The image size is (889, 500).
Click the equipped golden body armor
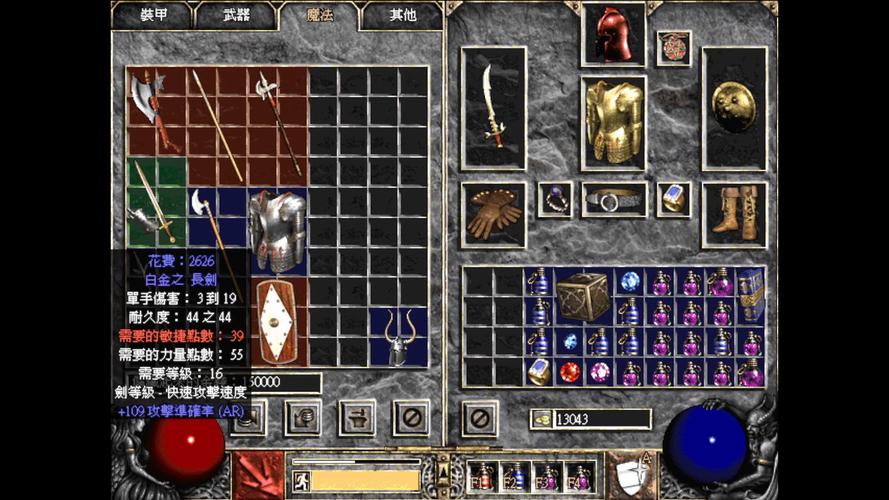coord(613,122)
